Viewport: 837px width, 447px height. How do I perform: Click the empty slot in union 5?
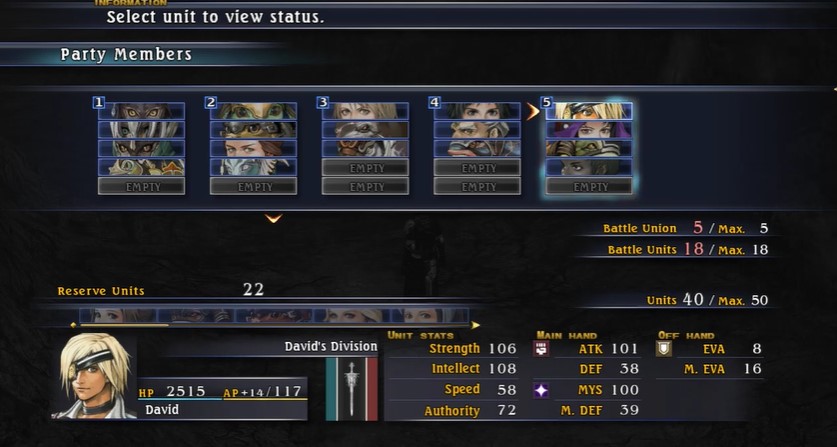589,186
